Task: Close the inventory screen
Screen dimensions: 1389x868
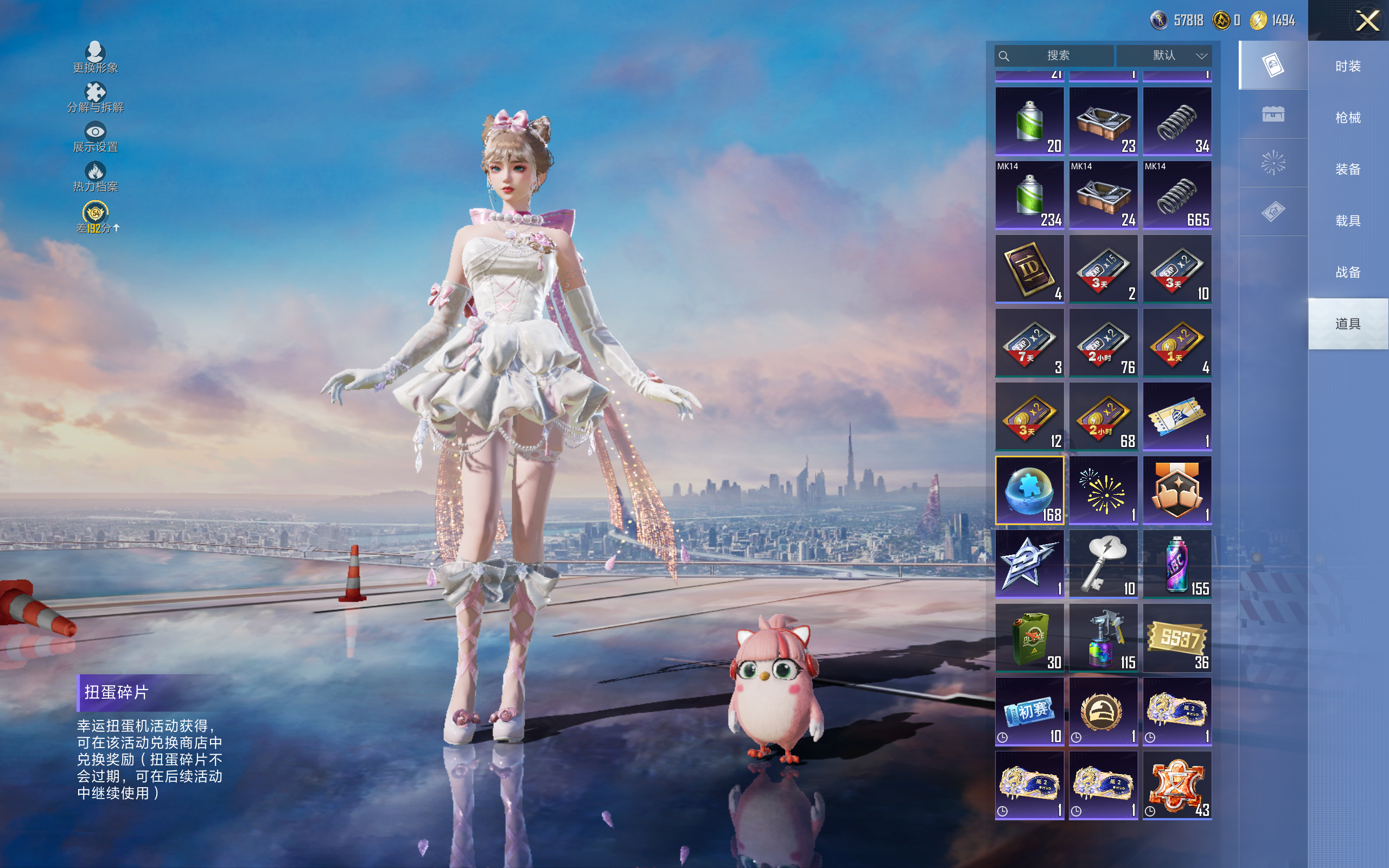Action: pyautogui.click(x=1367, y=21)
